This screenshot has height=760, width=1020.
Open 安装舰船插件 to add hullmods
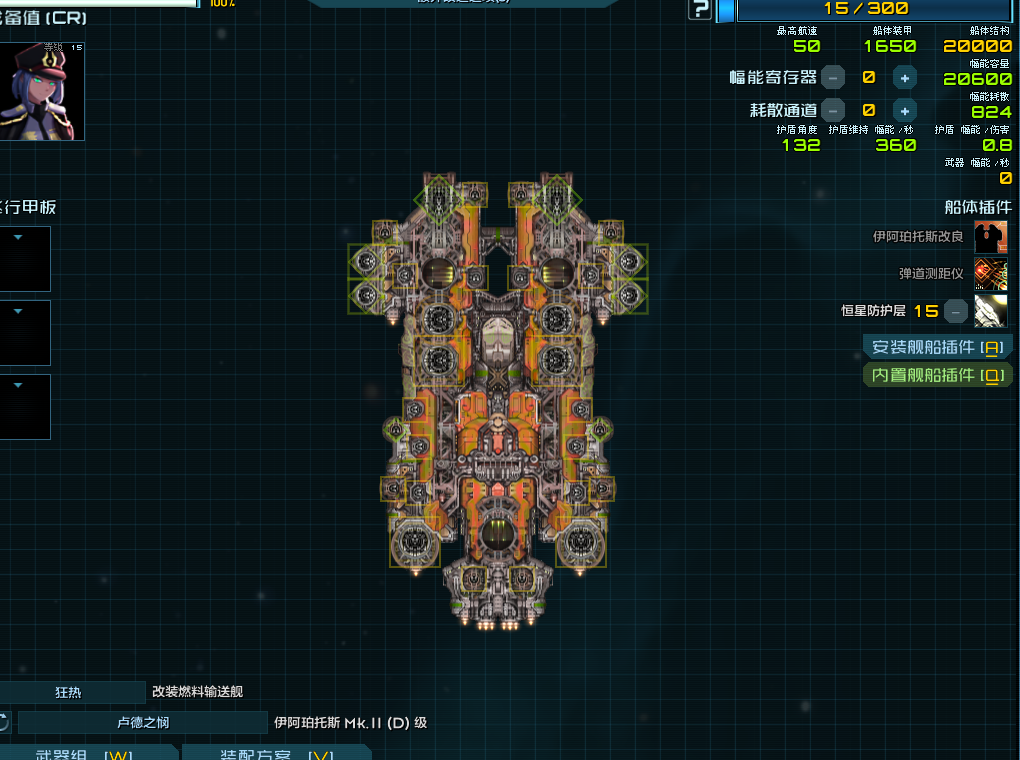tap(937, 347)
